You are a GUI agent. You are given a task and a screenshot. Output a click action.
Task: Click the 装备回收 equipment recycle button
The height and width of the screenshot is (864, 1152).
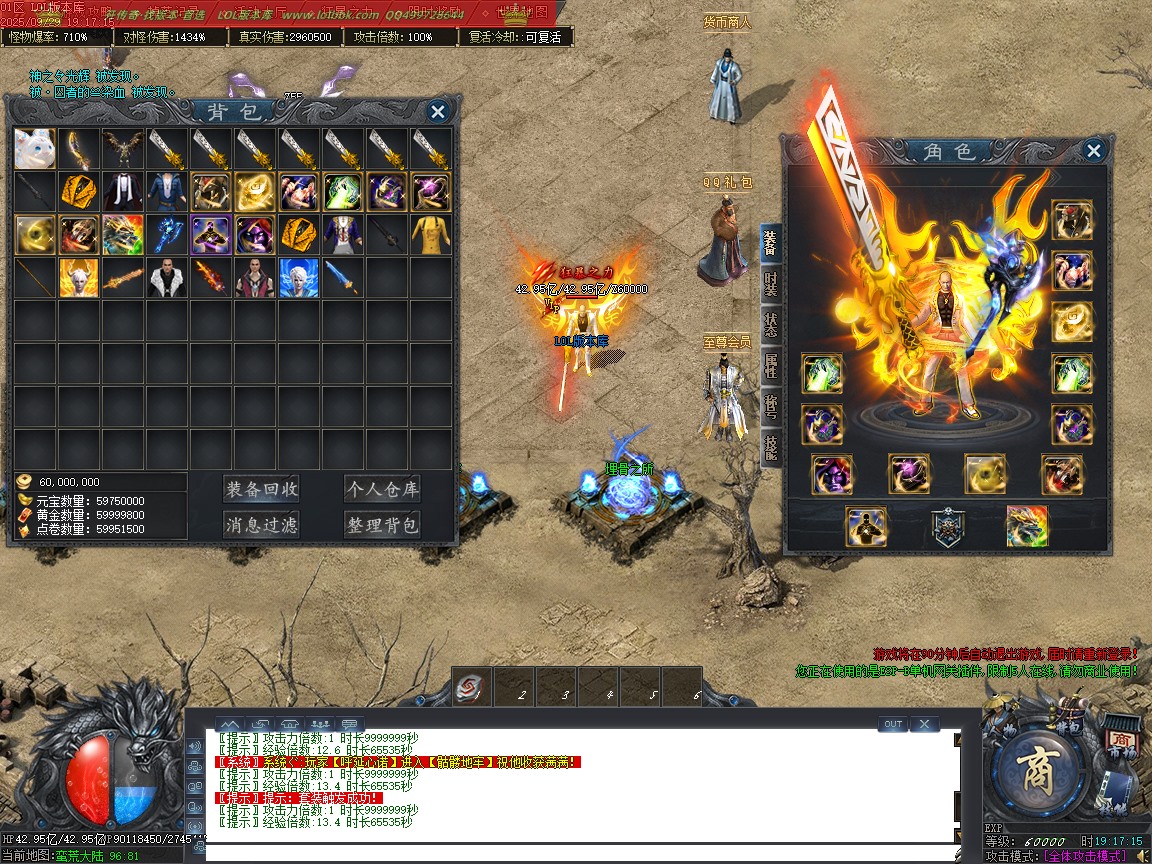pyautogui.click(x=261, y=489)
